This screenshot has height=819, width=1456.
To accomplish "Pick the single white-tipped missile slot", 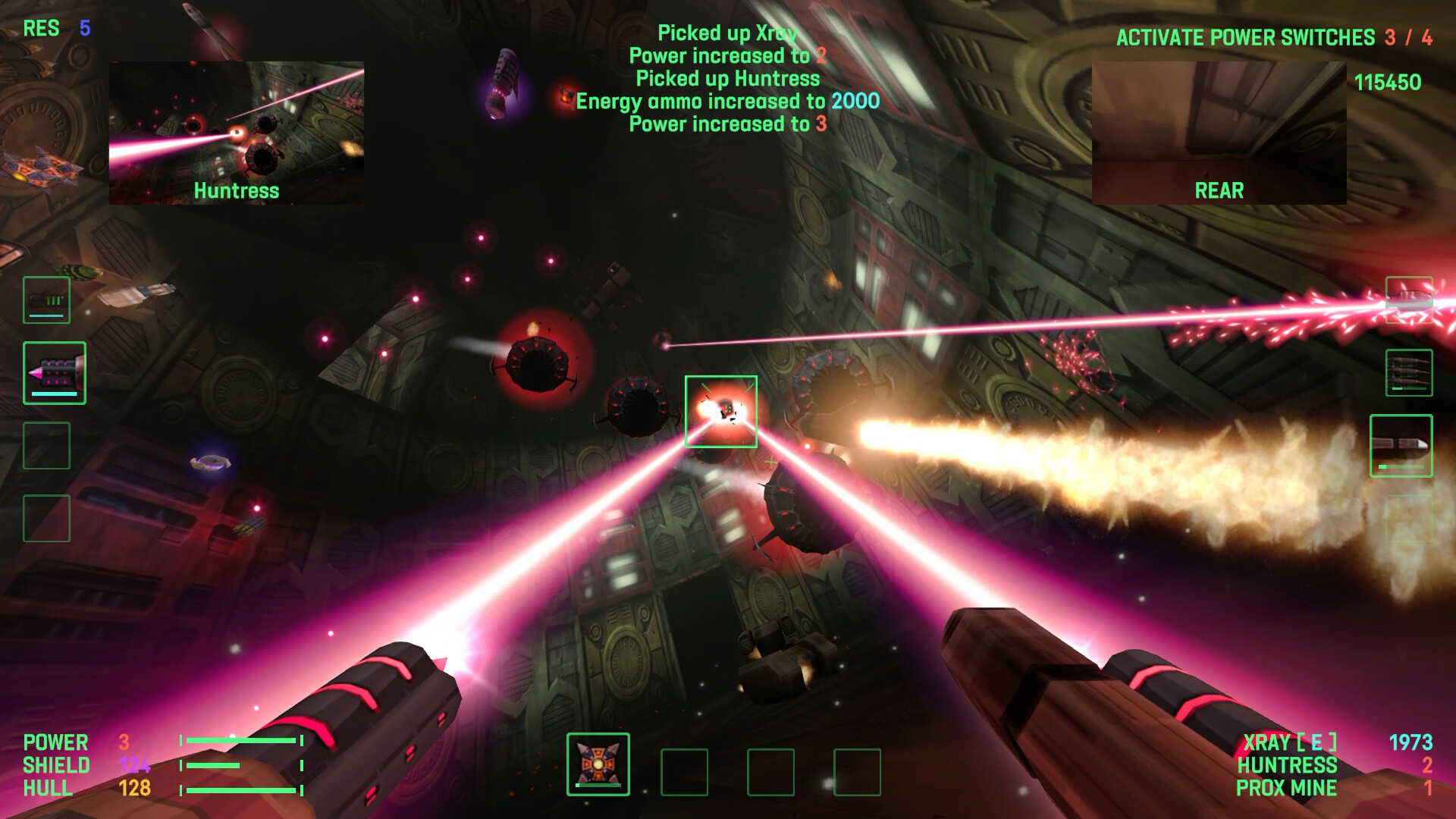I will 1401,446.
